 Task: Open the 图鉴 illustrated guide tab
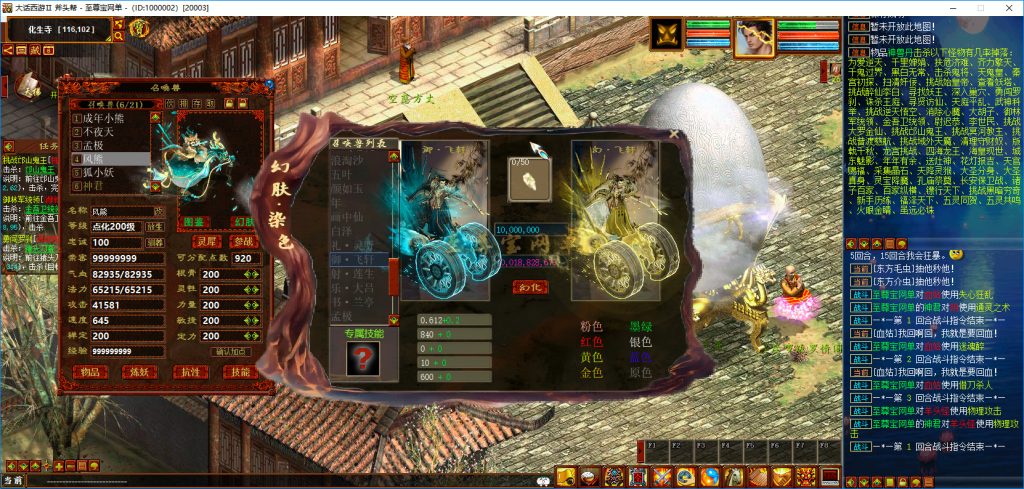click(x=196, y=222)
